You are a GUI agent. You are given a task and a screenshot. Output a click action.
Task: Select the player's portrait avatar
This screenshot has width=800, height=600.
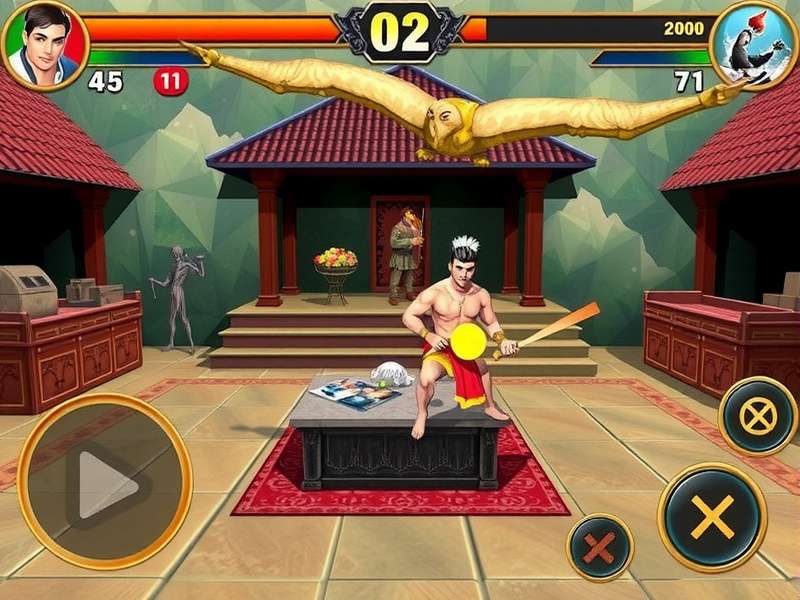pyautogui.click(x=45, y=43)
